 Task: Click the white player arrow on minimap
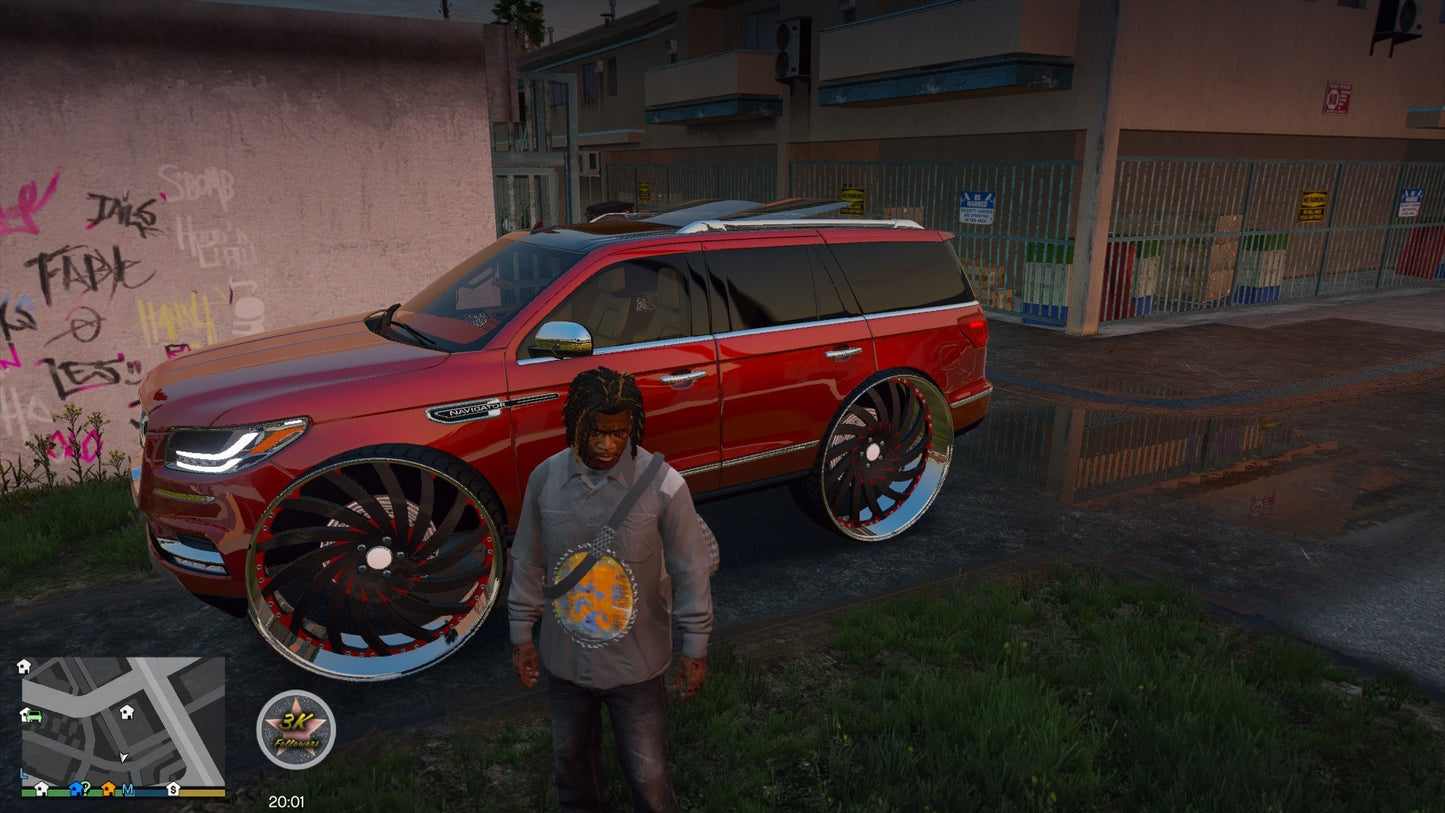click(x=123, y=757)
